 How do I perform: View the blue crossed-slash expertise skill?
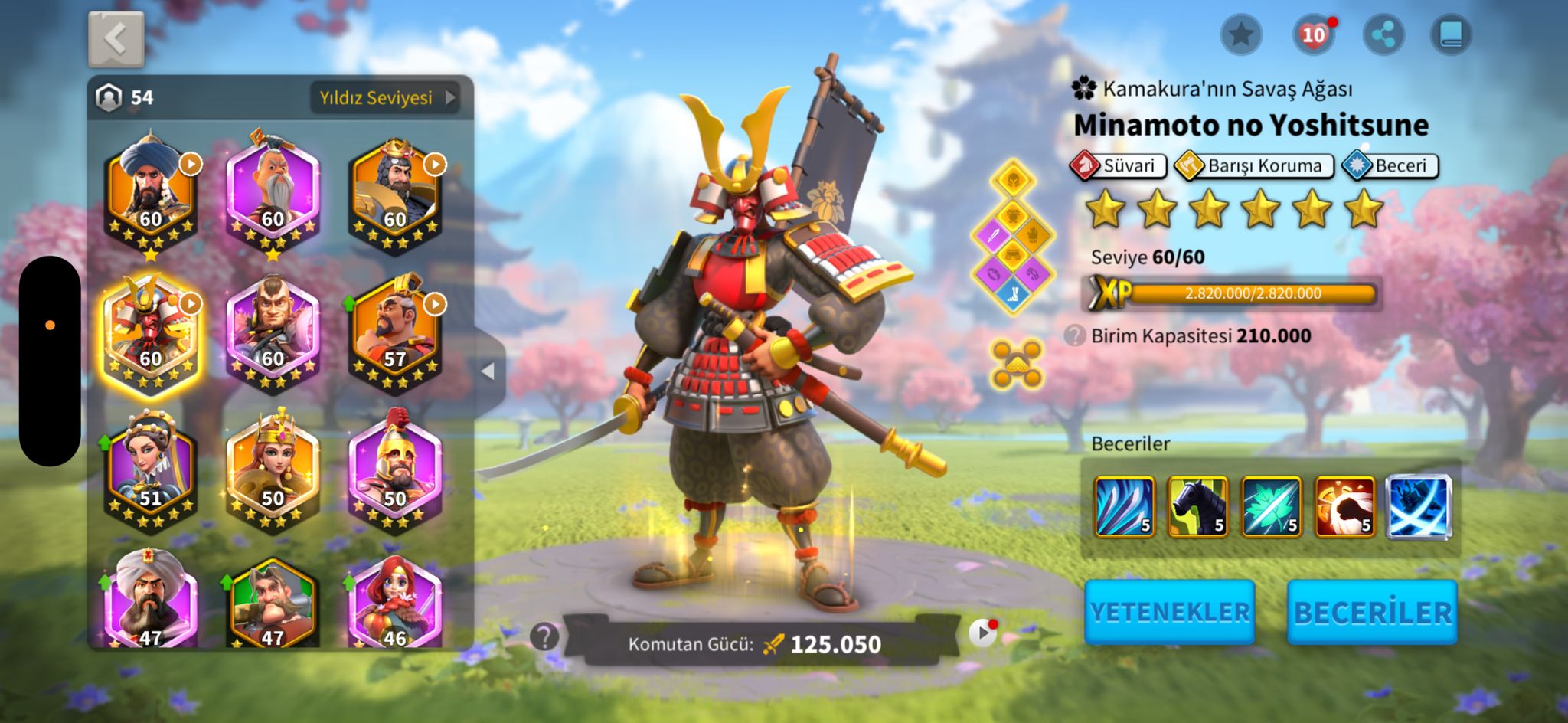pos(1418,506)
